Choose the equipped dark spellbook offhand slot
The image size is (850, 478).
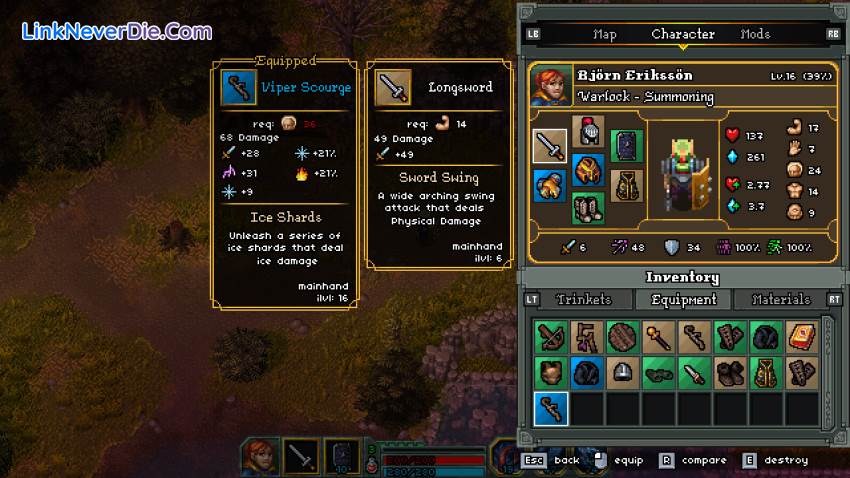(626, 146)
